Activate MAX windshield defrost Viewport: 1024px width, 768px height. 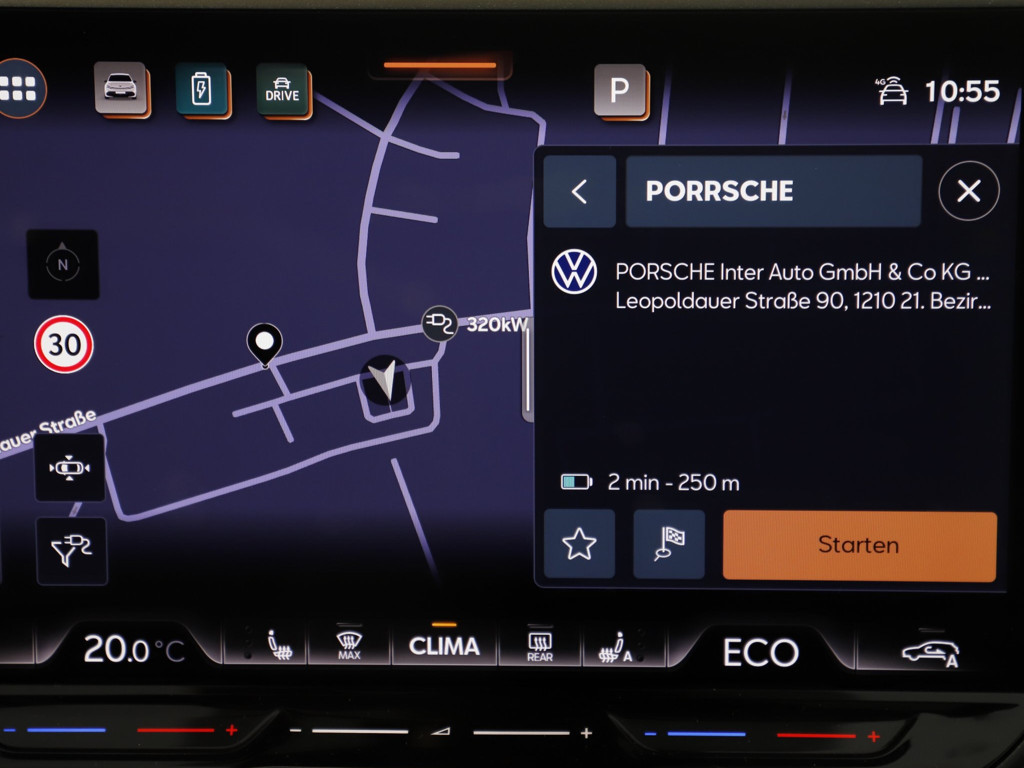[349, 647]
